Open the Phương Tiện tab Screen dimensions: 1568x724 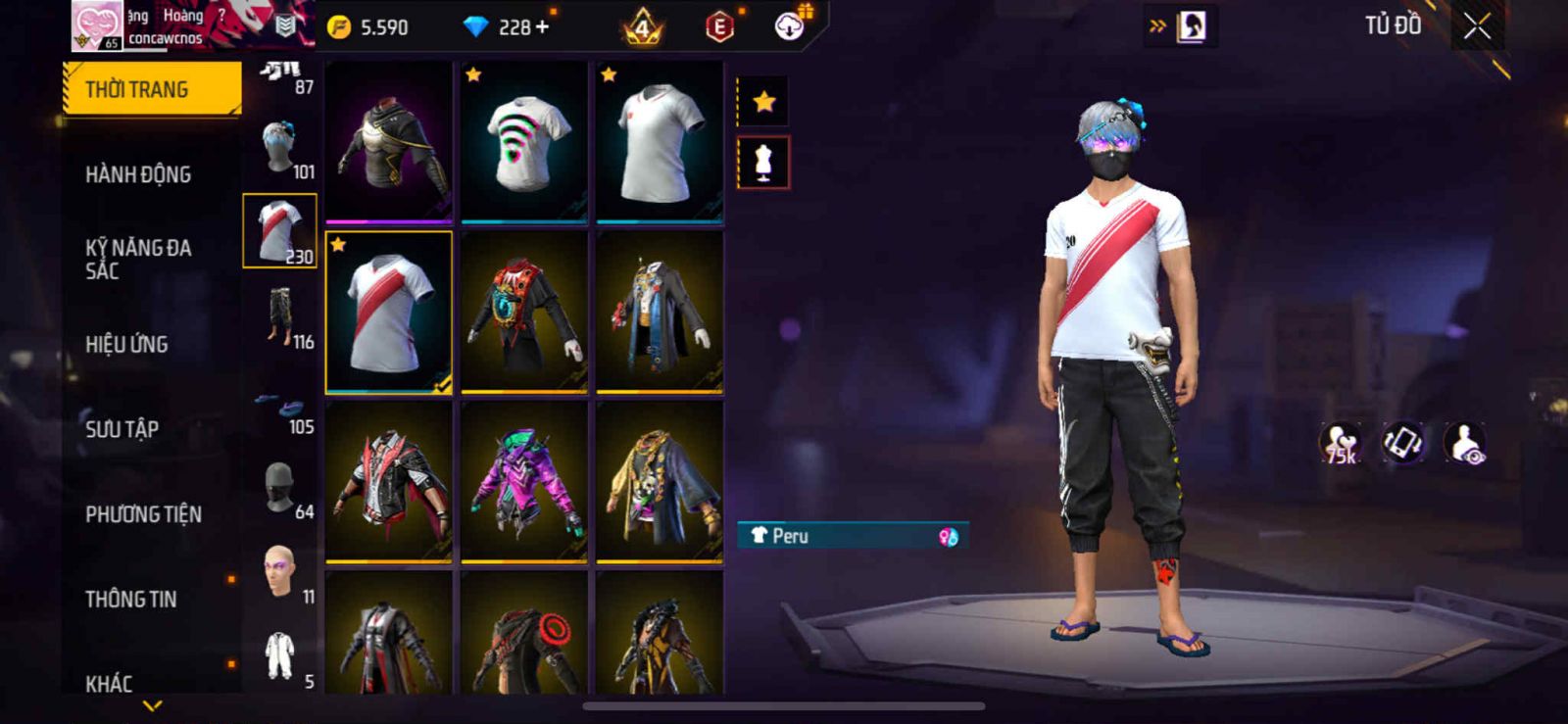coord(143,514)
